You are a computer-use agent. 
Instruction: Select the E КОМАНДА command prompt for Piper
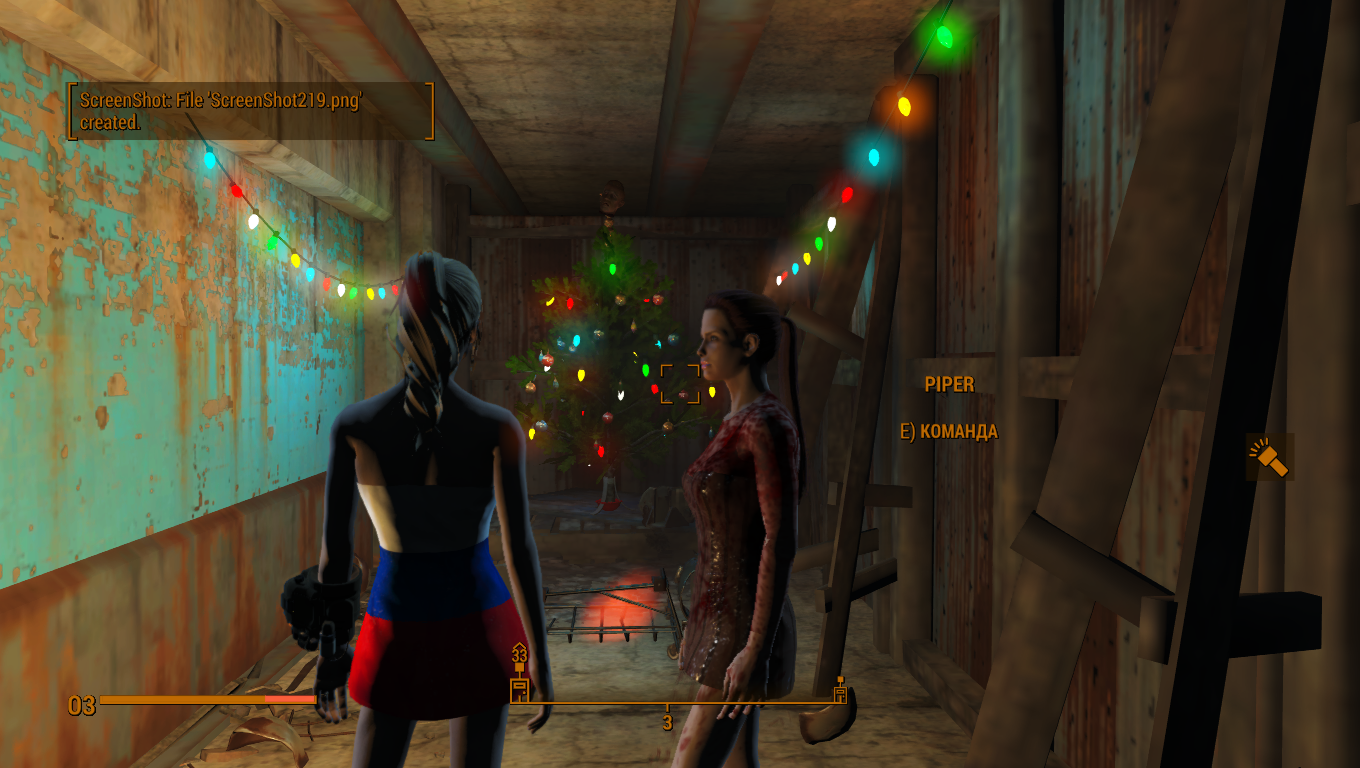[x=949, y=432]
